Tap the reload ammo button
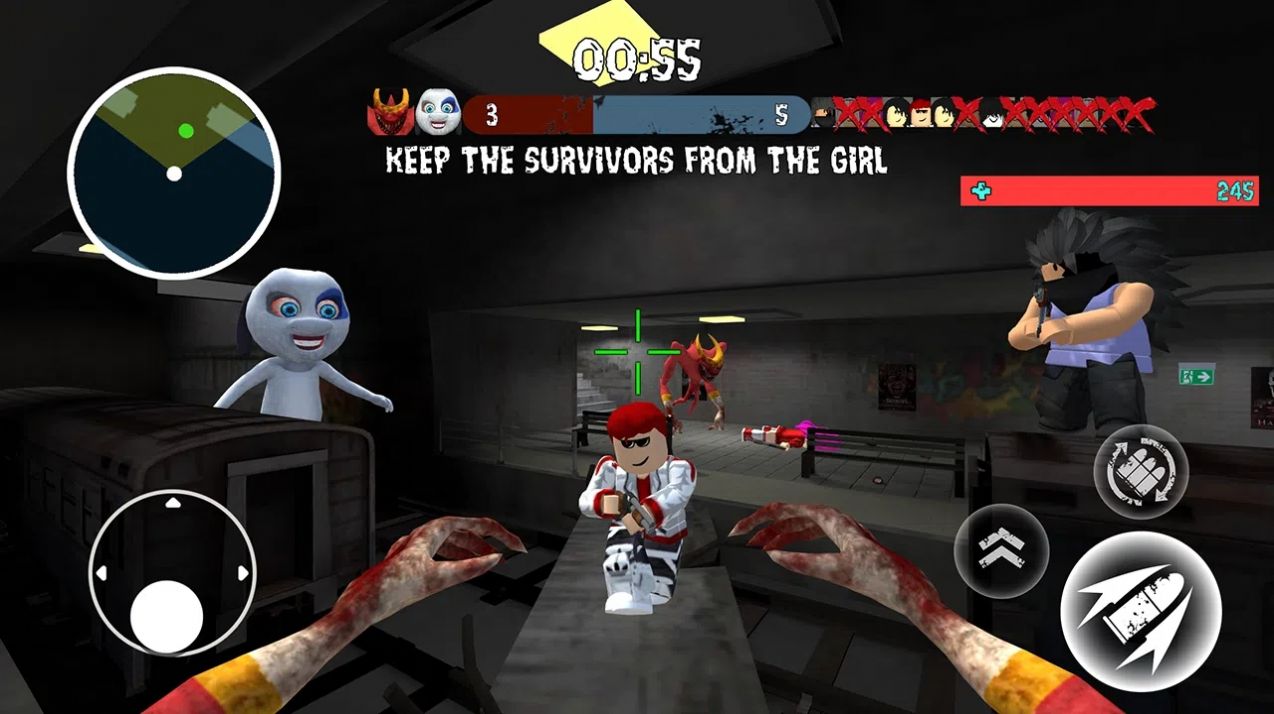Viewport: 1274px width, 714px height. click(1141, 471)
